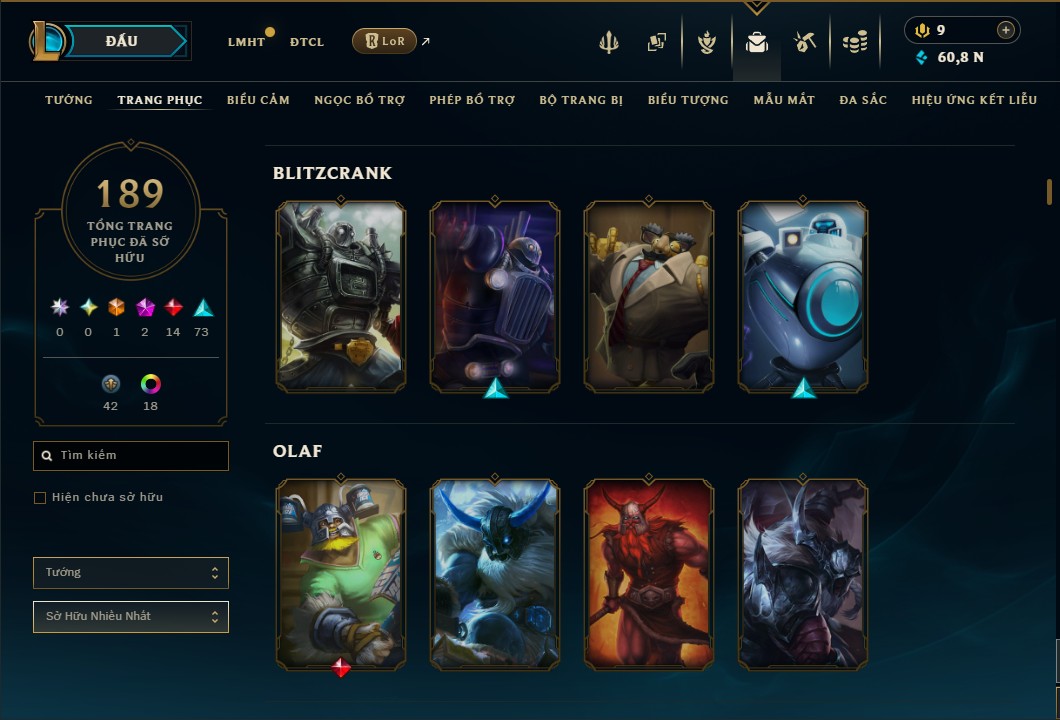
Task: Toggle the Hiện chưa sở hữu checkbox
Action: click(x=40, y=498)
